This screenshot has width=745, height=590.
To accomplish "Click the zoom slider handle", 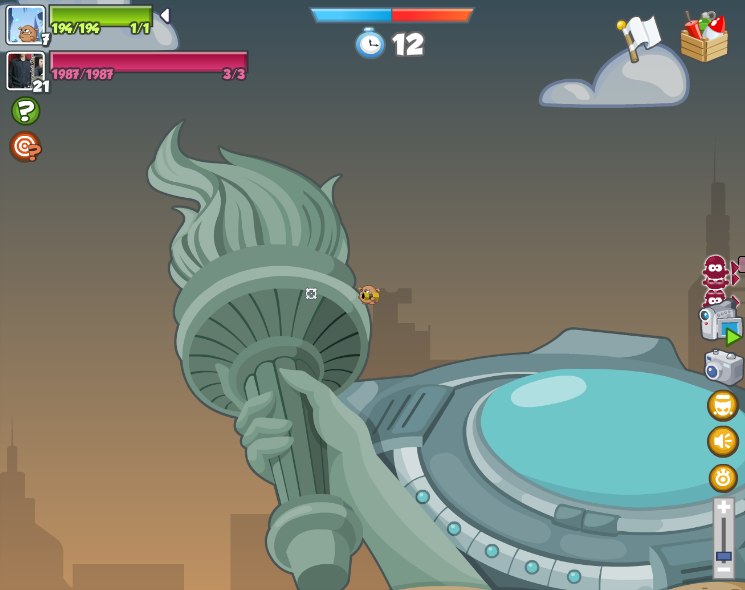I will (x=723, y=555).
